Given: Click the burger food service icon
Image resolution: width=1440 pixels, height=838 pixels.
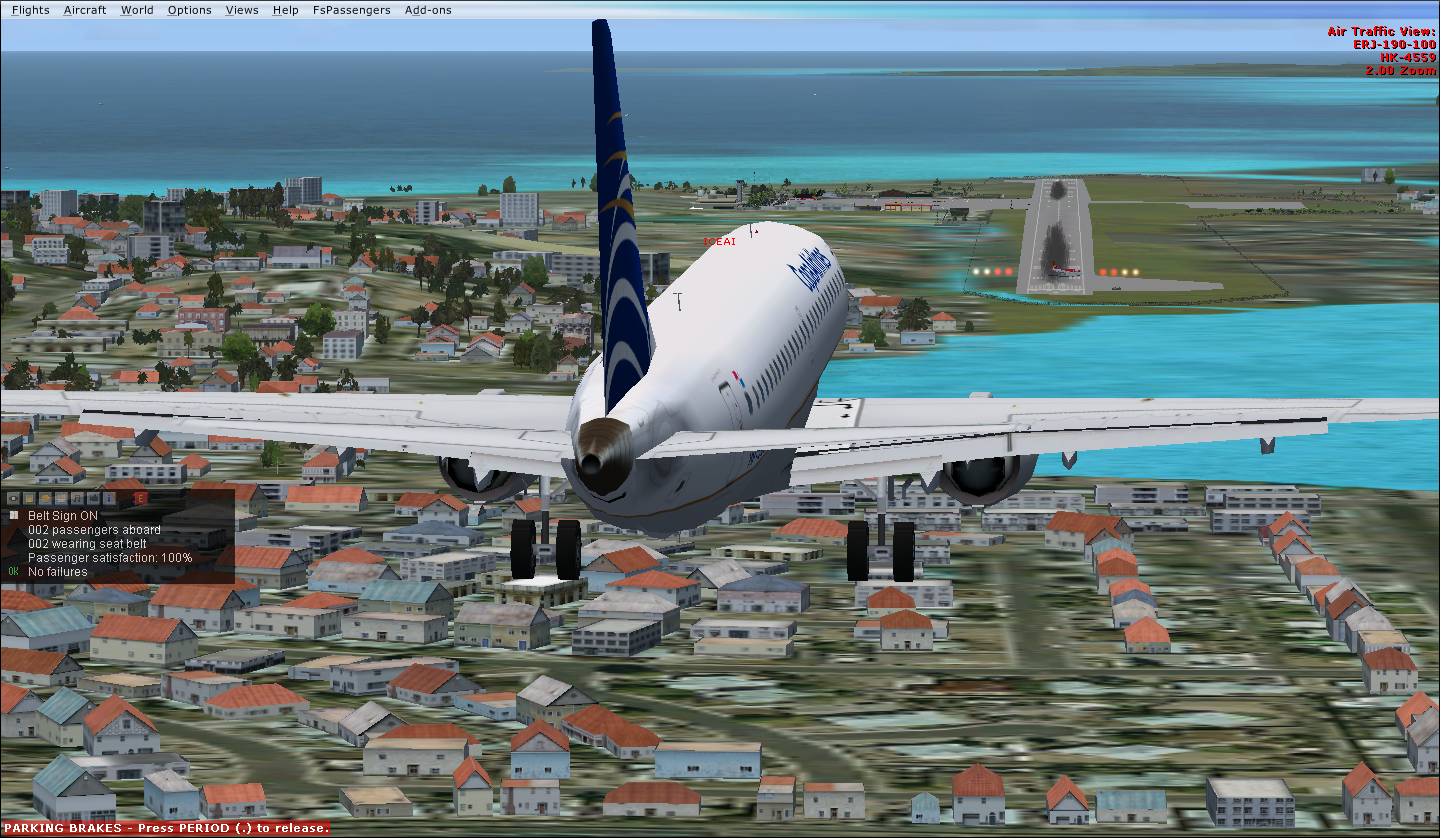Looking at the screenshot, I should (45, 498).
